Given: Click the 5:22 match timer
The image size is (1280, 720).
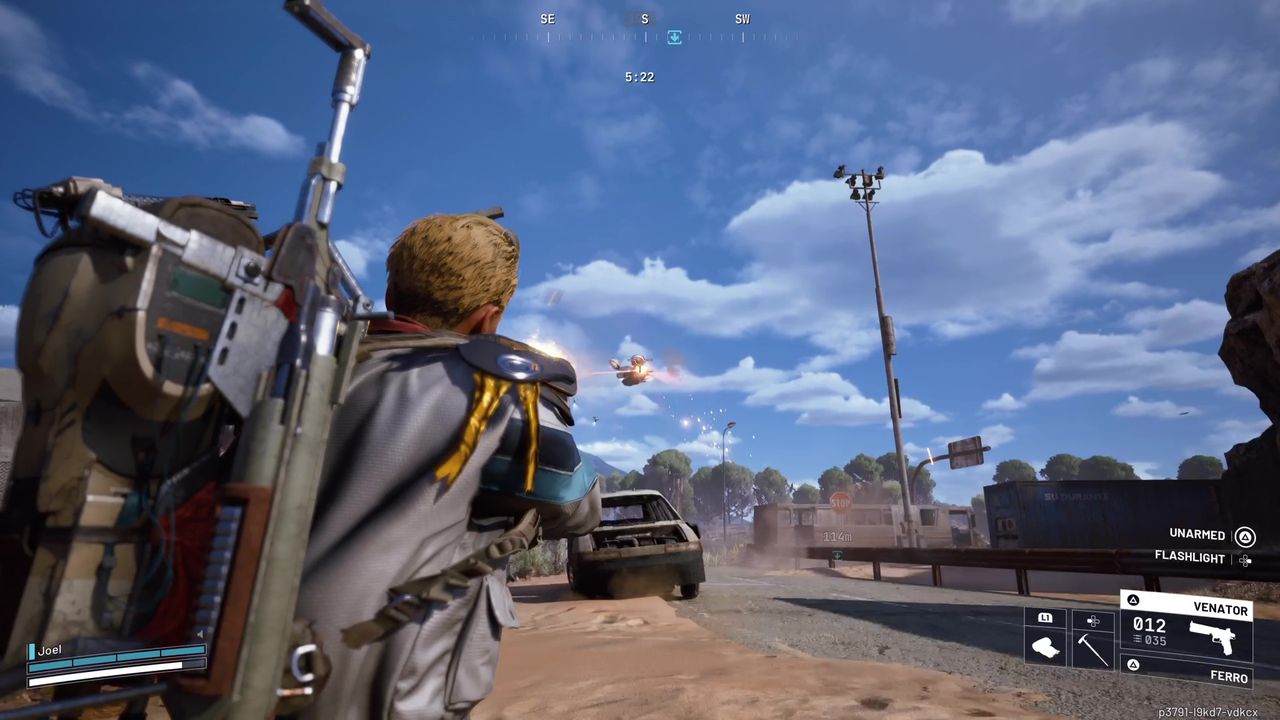Looking at the screenshot, I should [x=640, y=77].
